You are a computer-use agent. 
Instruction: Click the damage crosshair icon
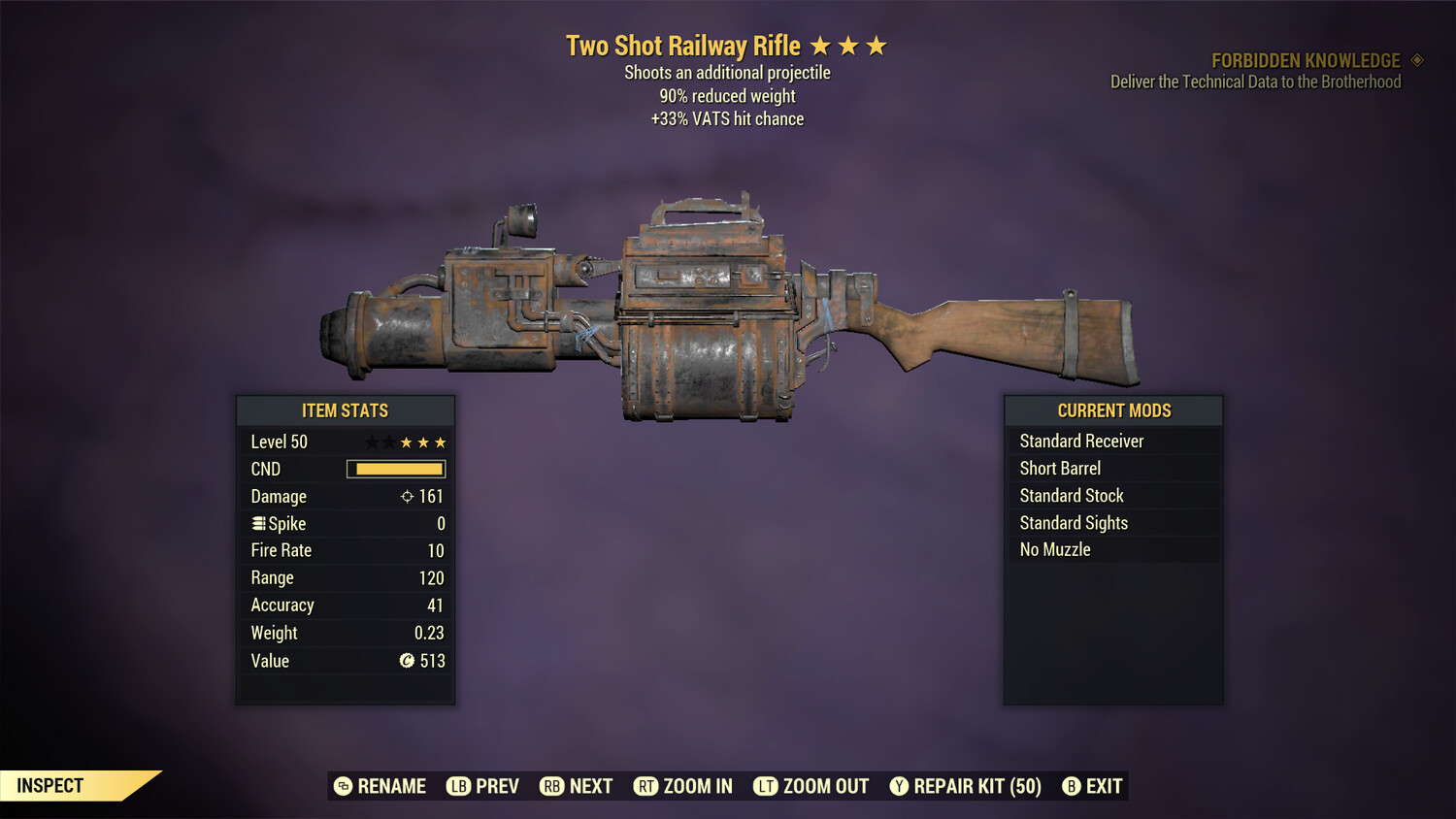click(406, 496)
